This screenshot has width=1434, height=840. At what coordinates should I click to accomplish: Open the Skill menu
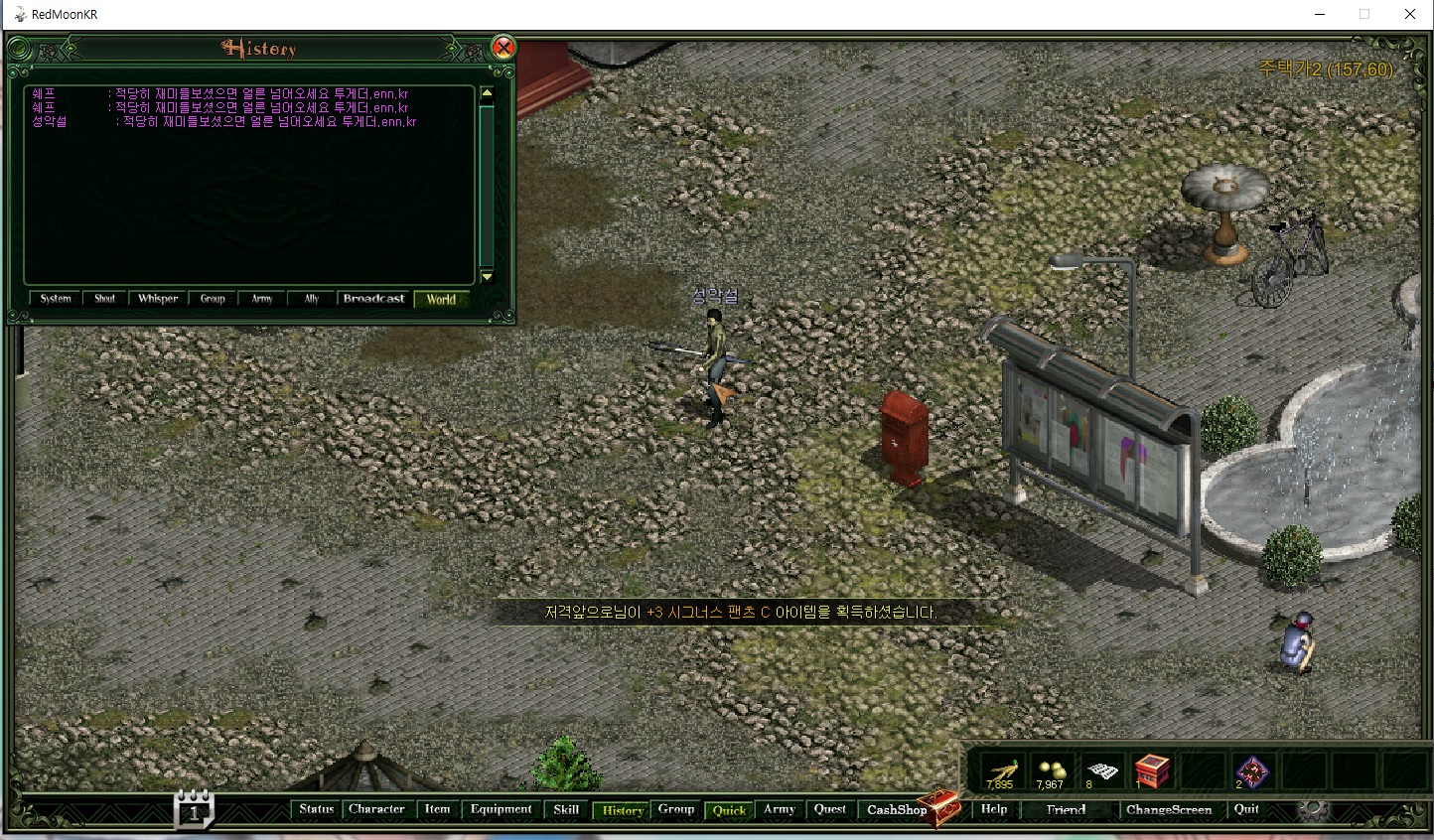point(566,809)
